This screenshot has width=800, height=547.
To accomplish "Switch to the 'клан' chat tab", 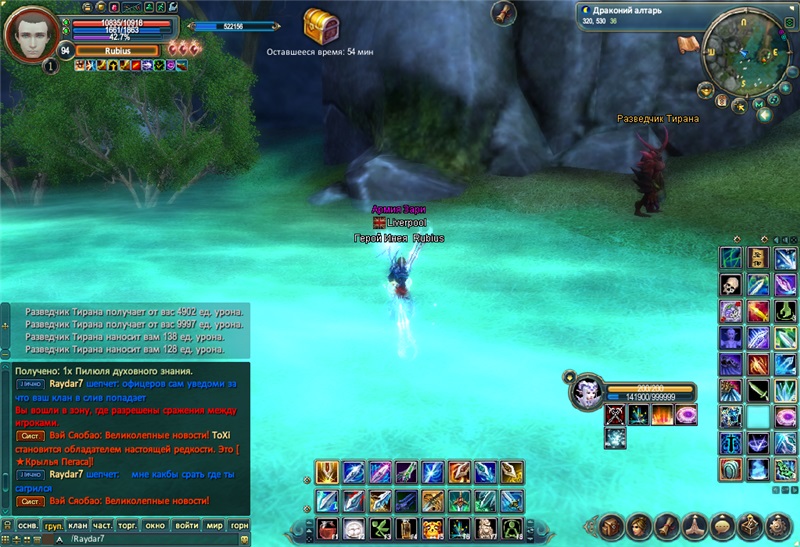I will (x=79, y=525).
